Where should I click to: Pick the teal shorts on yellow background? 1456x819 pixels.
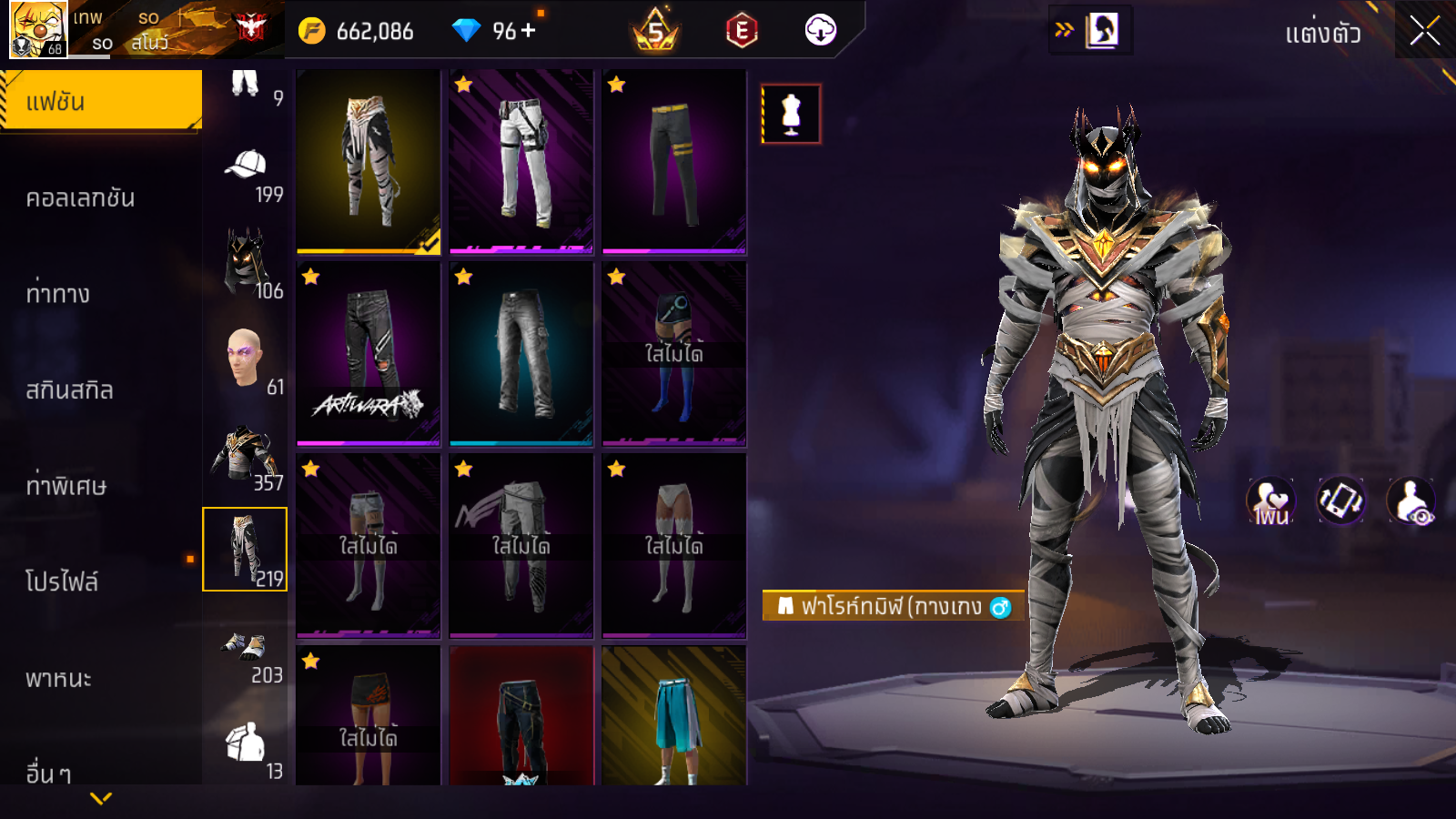tap(673, 715)
